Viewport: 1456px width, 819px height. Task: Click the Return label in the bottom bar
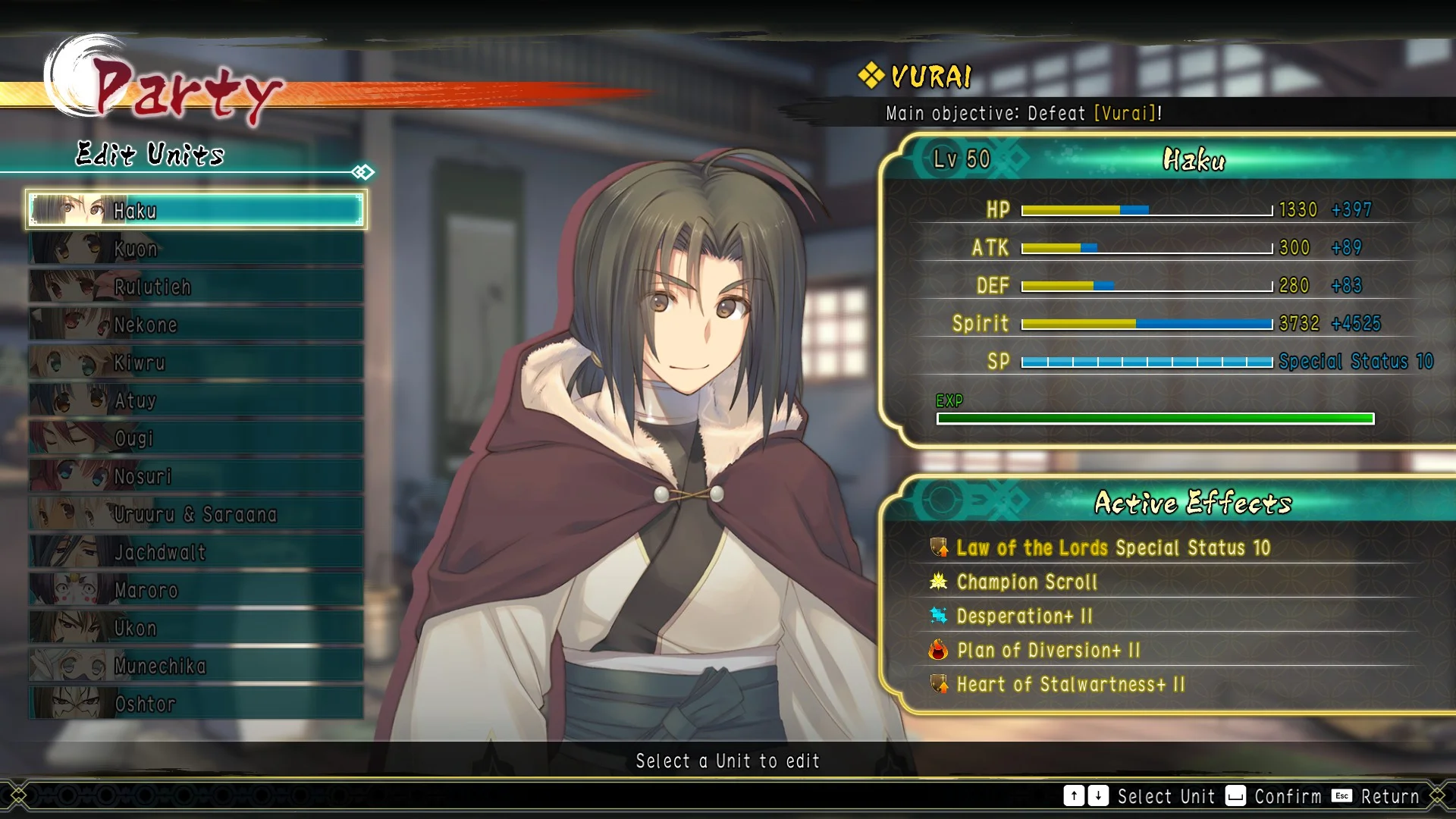point(1392,796)
